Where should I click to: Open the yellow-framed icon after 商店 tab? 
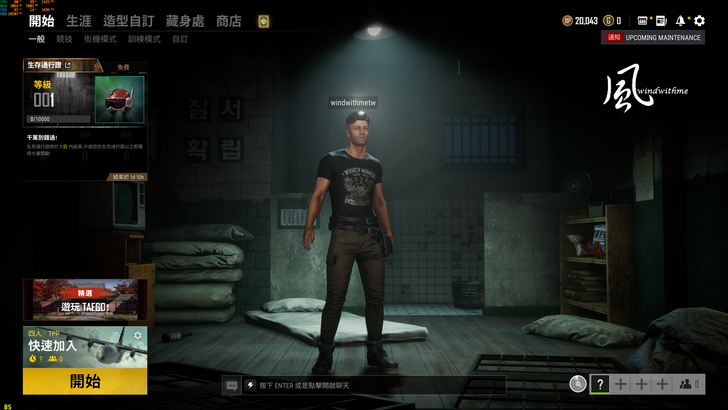[263, 21]
